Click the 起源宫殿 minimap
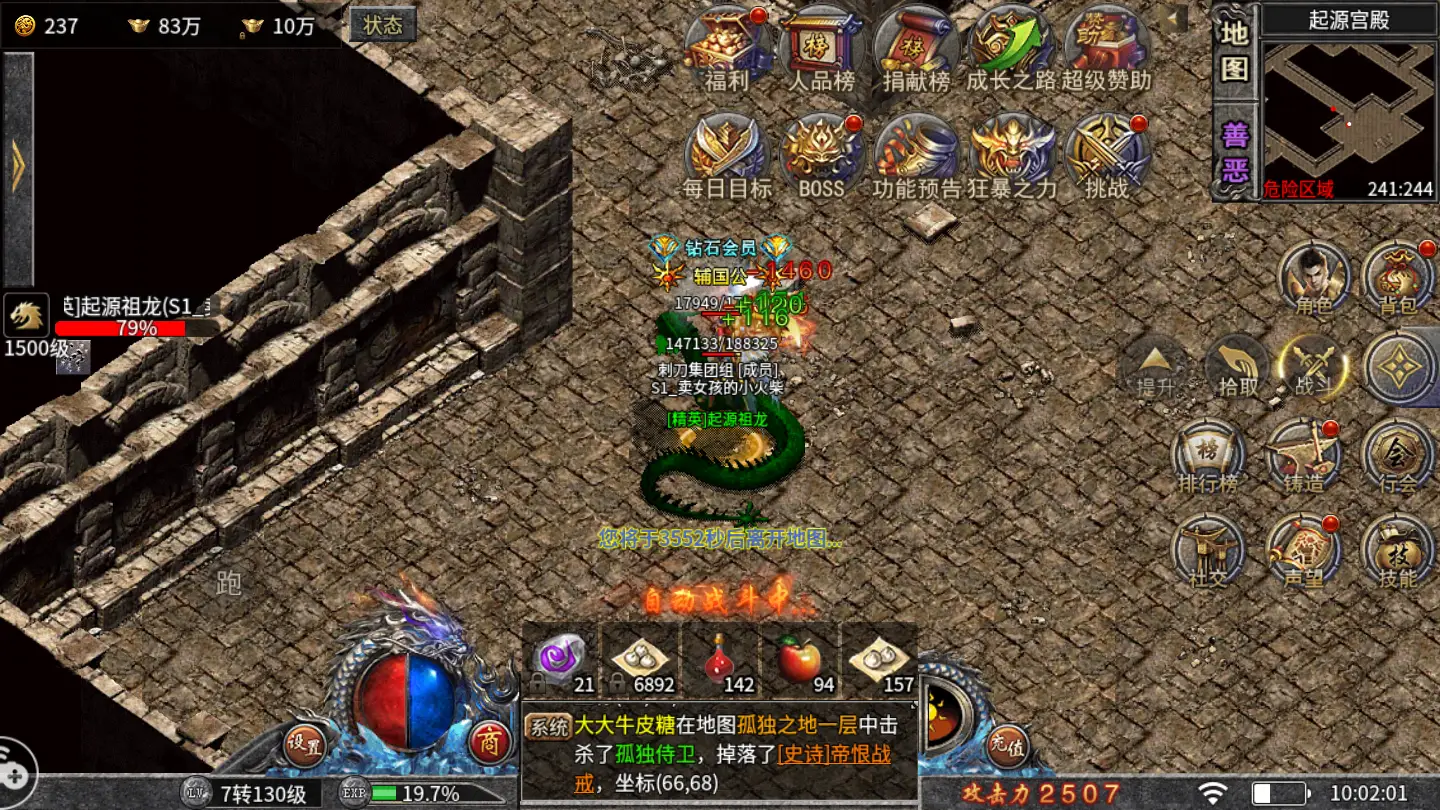 [x=1348, y=110]
